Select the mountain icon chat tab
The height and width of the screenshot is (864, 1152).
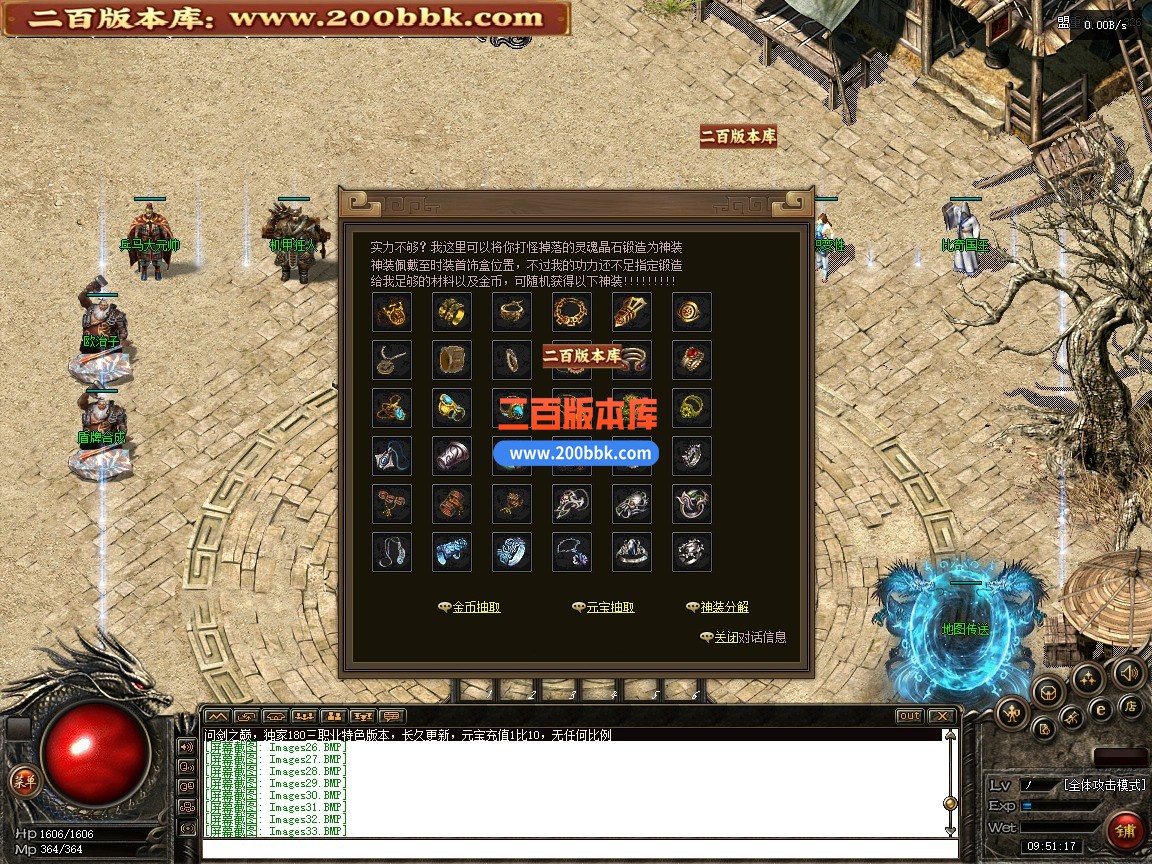tap(218, 716)
